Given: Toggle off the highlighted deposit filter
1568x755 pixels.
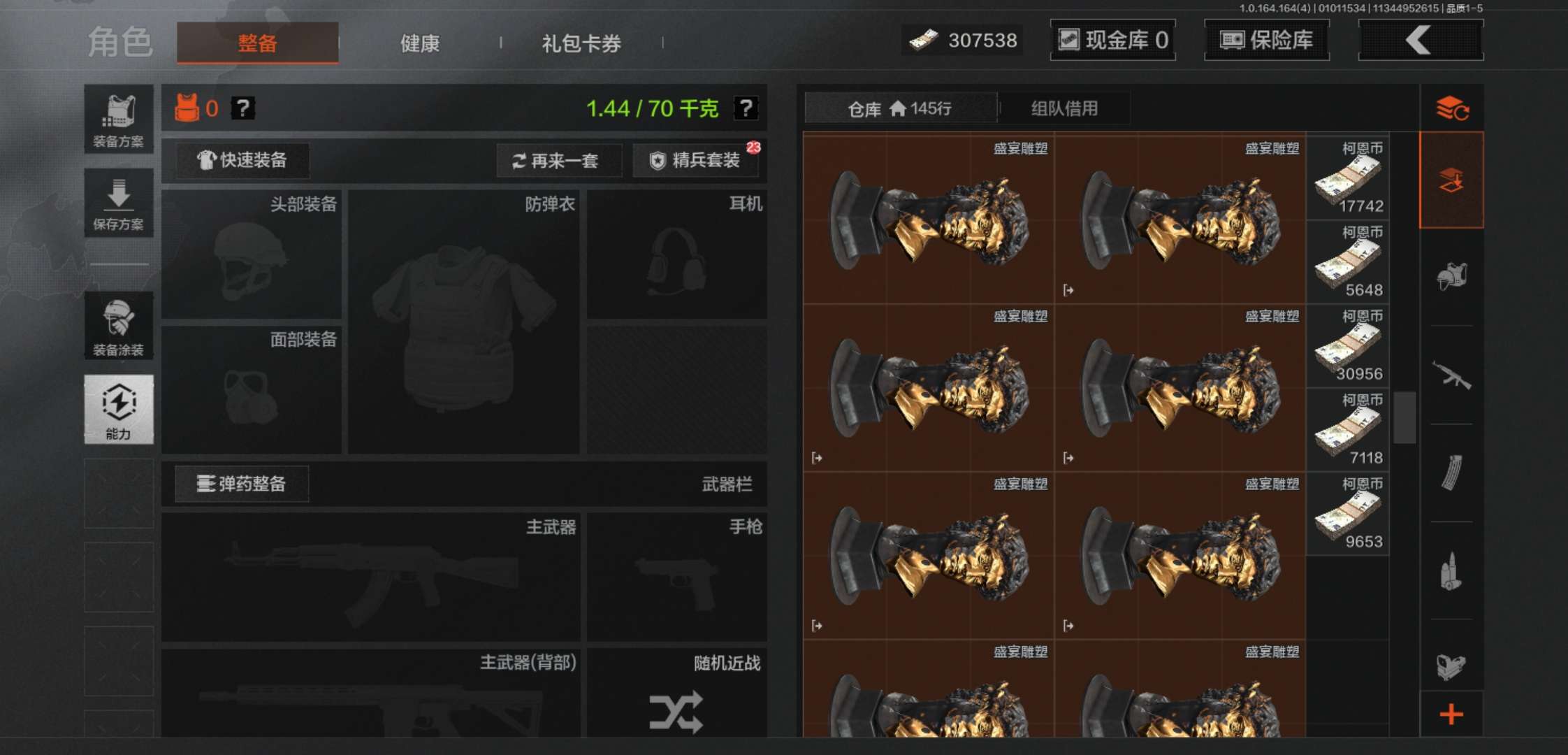Looking at the screenshot, I should point(1452,179).
